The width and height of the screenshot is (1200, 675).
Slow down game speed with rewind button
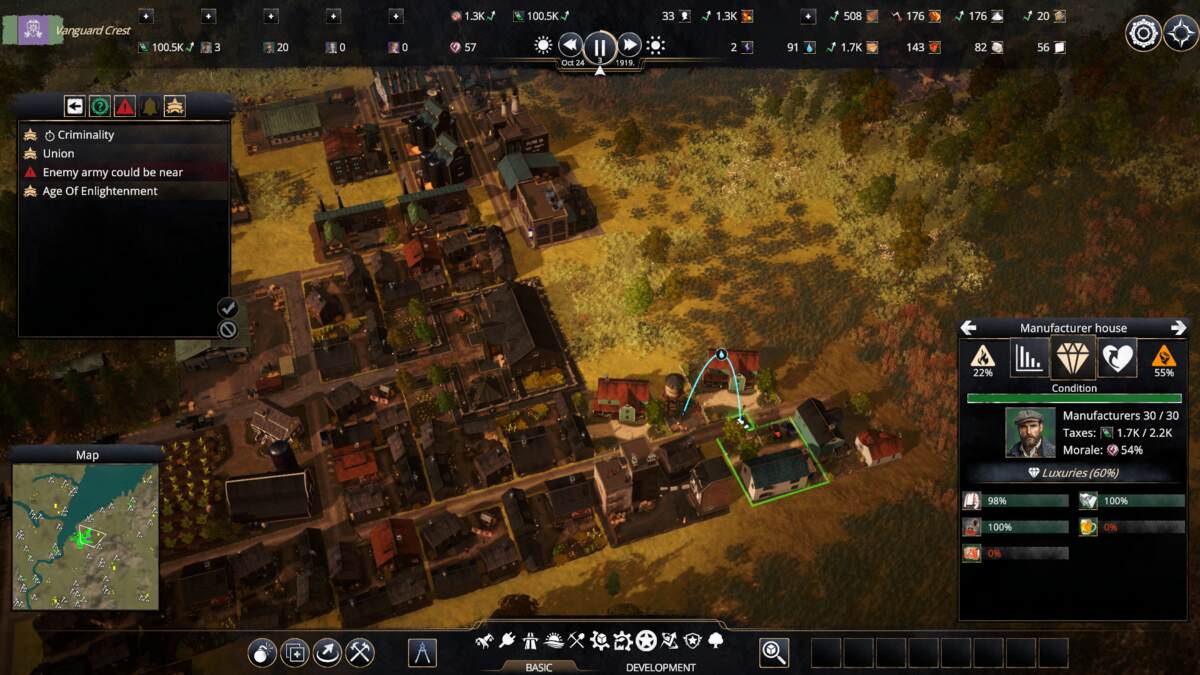[x=570, y=45]
